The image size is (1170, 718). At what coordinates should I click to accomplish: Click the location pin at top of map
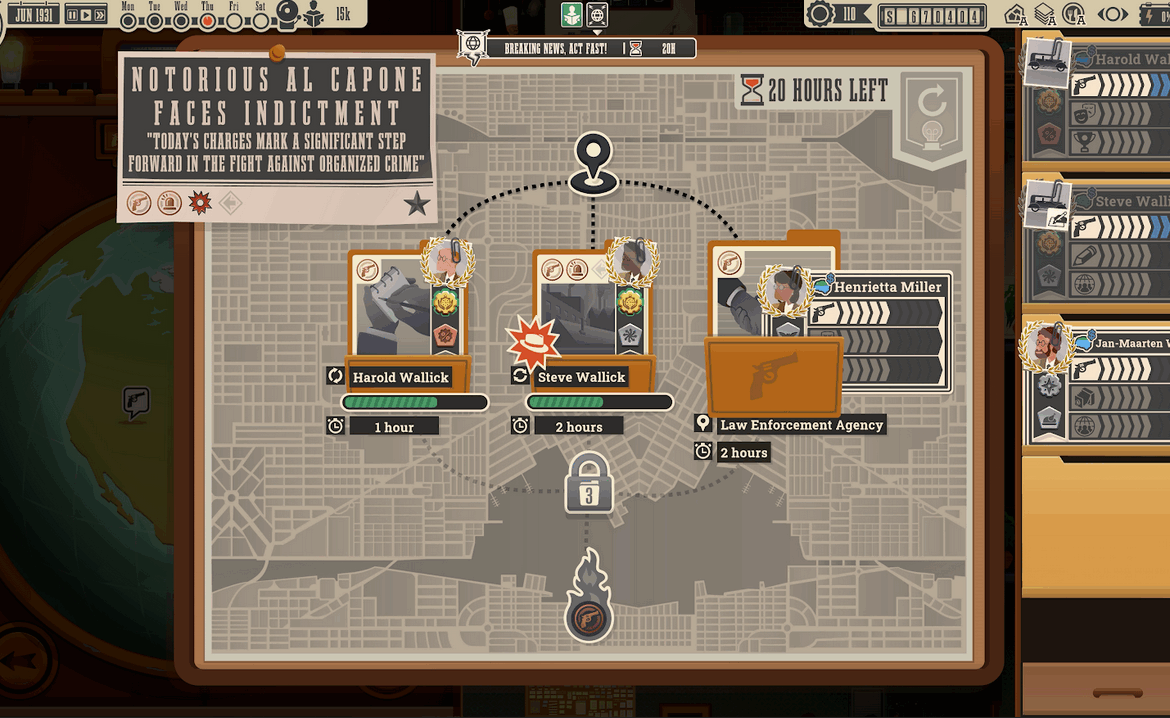(x=593, y=164)
